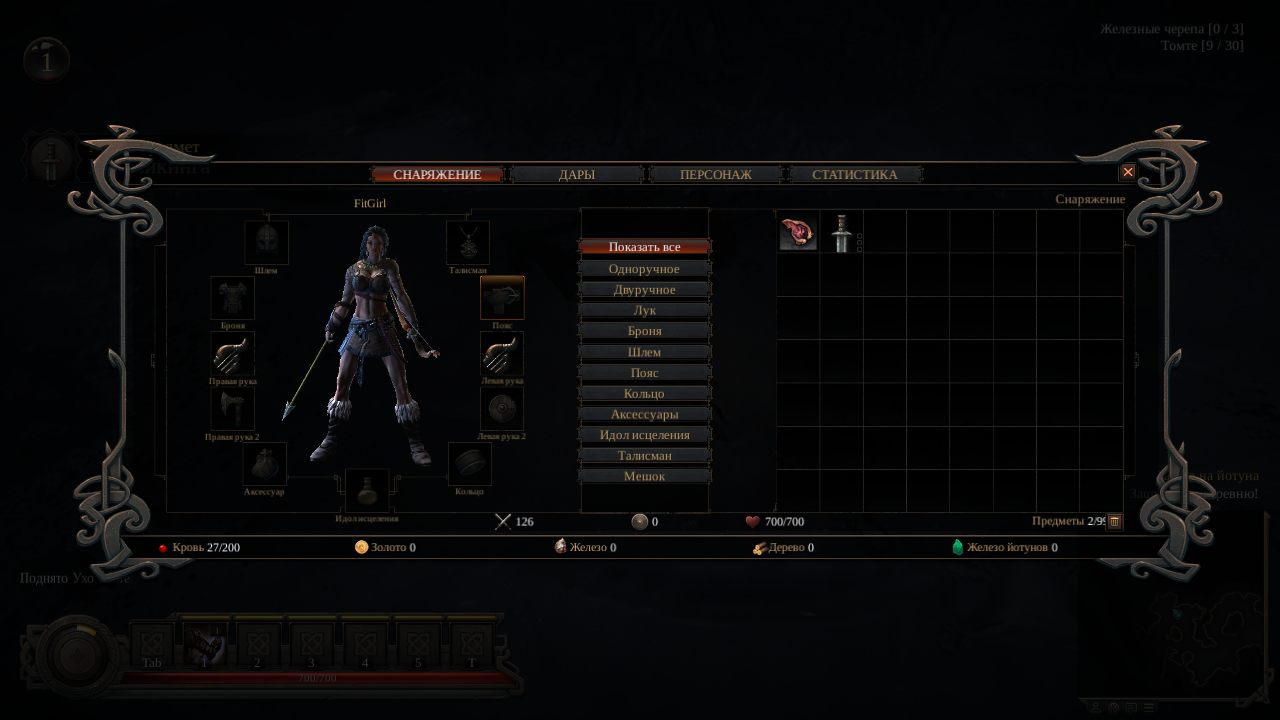Click the trash bin delete button

(1115, 521)
